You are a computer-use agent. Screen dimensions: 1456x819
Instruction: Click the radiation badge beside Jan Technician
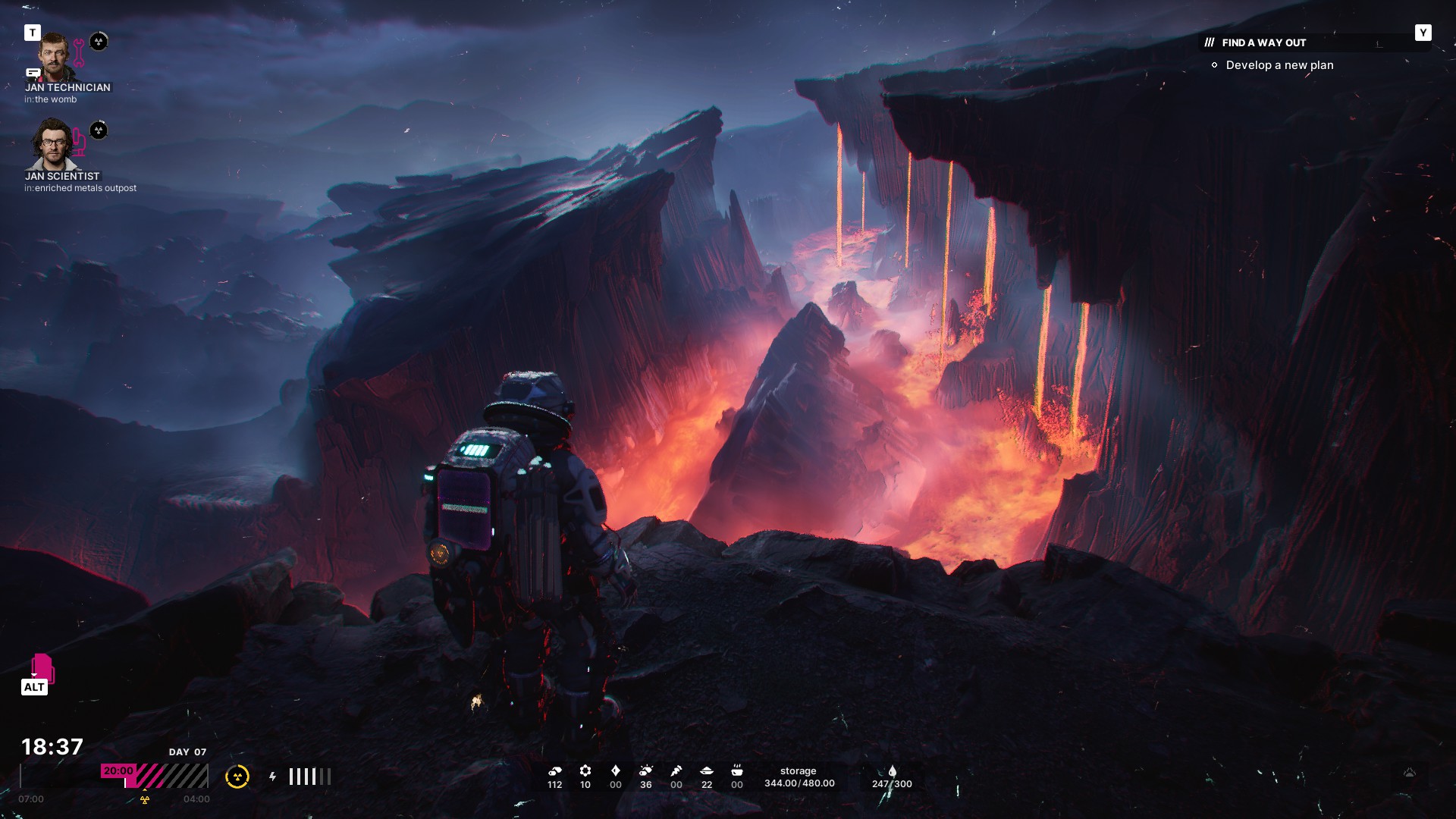click(99, 42)
